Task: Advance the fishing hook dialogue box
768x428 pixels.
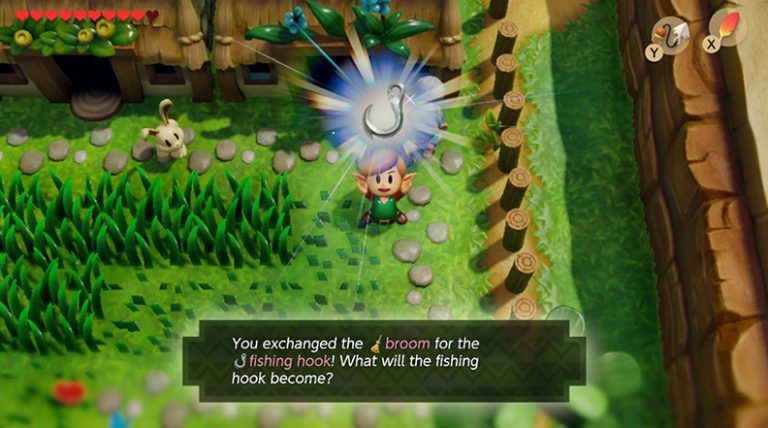Action: pos(383,361)
